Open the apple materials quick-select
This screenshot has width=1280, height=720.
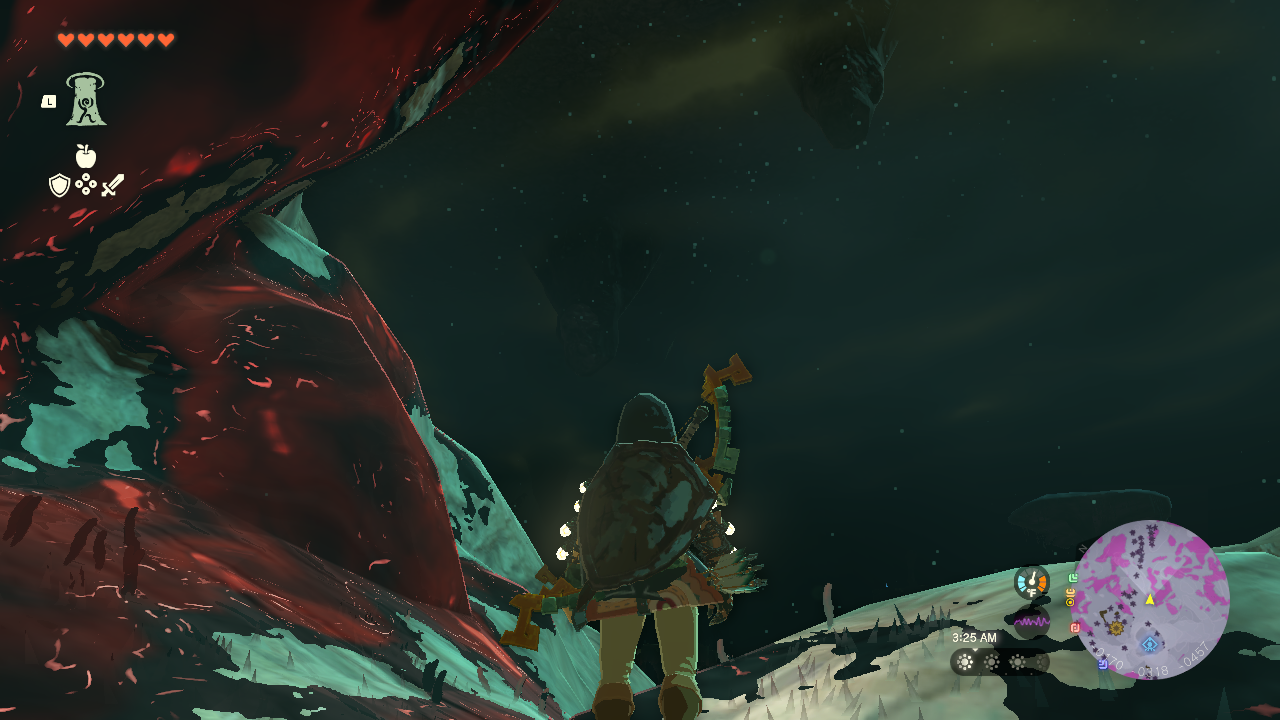(86, 156)
